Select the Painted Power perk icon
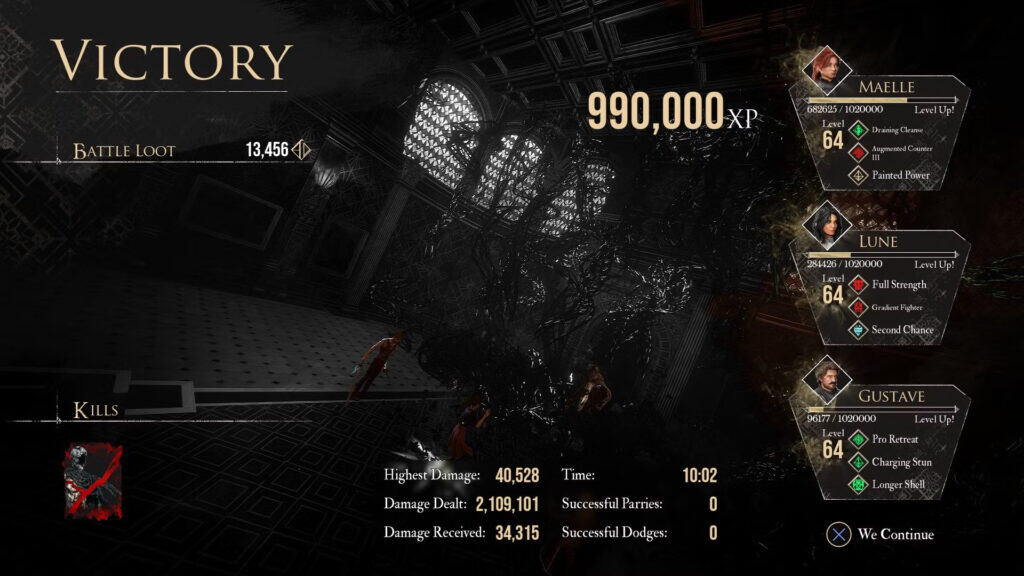The height and width of the screenshot is (576, 1024). [x=858, y=175]
